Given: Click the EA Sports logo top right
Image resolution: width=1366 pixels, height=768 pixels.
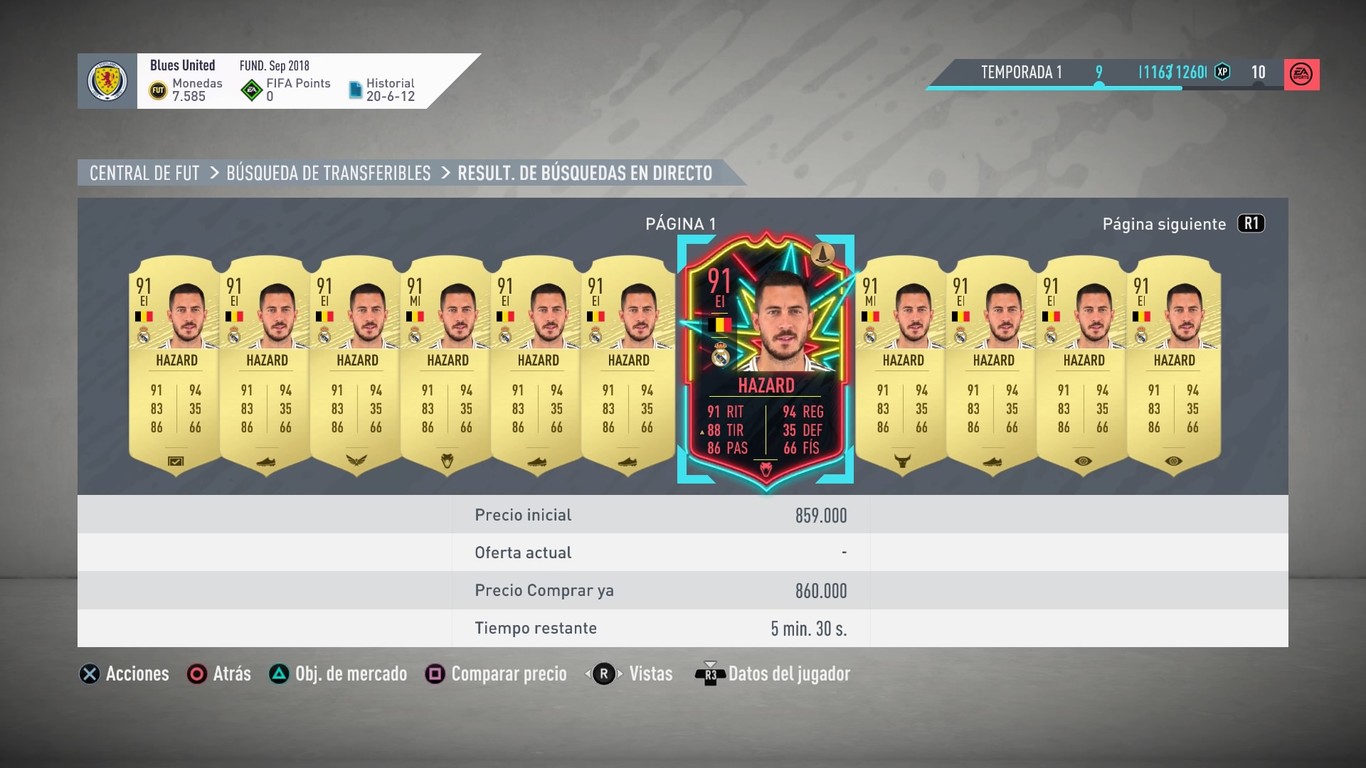Looking at the screenshot, I should pos(1302,74).
